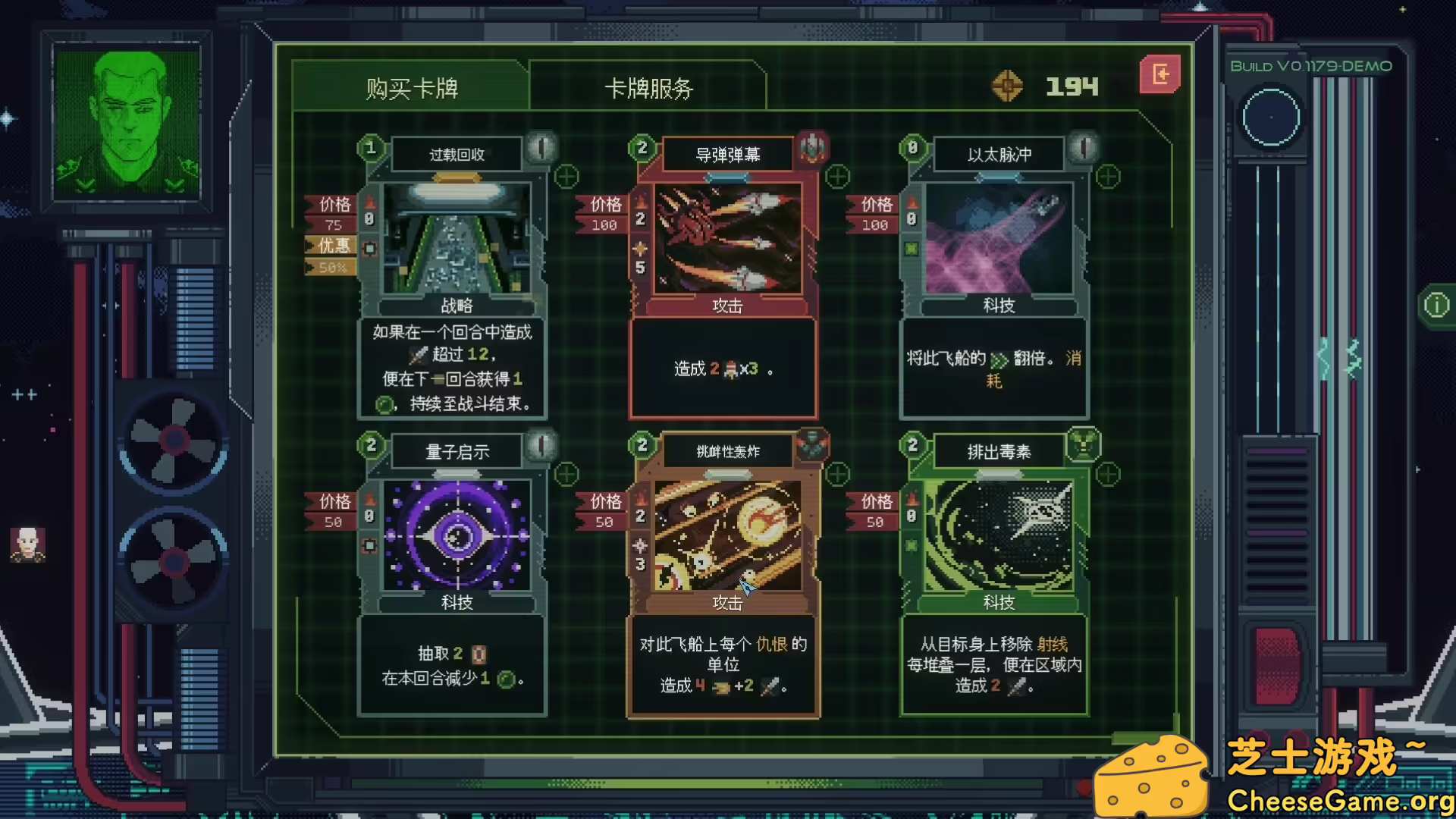The width and height of the screenshot is (1456, 819).
Task: Expand the plus icon beside the 挑衅性轰炸 card
Action: pos(837,475)
